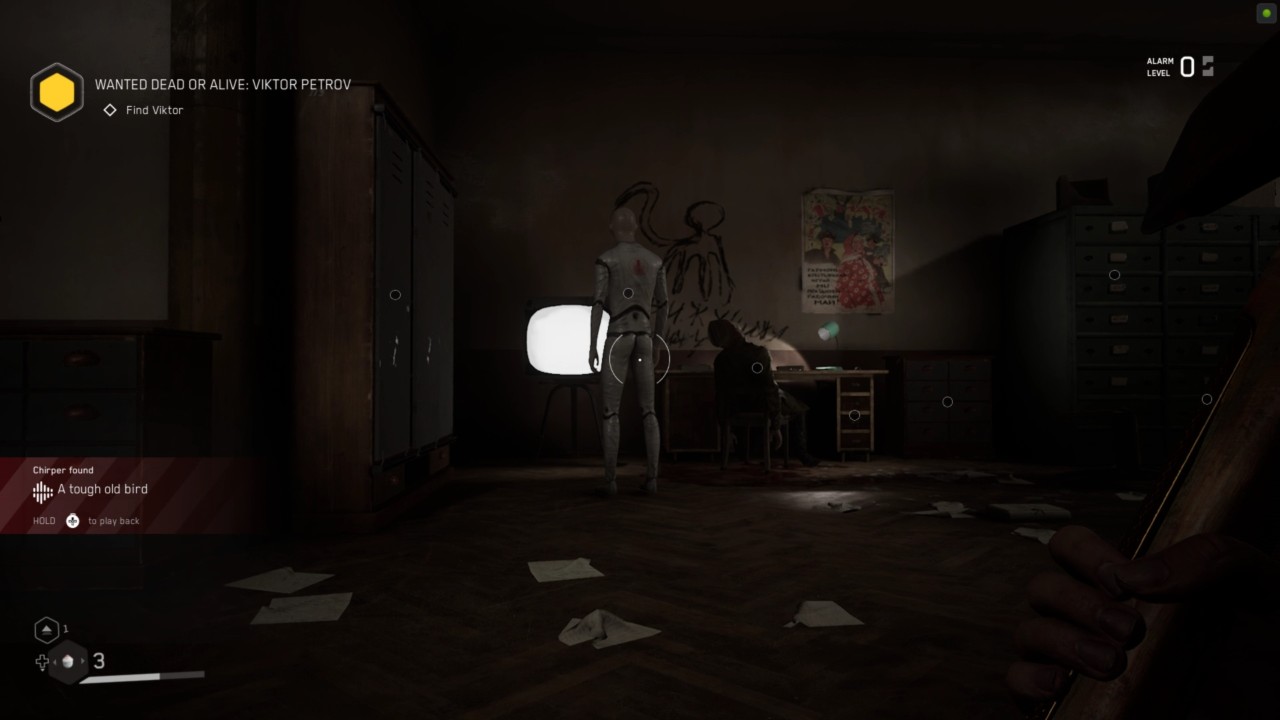Click the health cross icon near ammo counter
This screenshot has height=720, width=1280.
pyautogui.click(x=41, y=662)
